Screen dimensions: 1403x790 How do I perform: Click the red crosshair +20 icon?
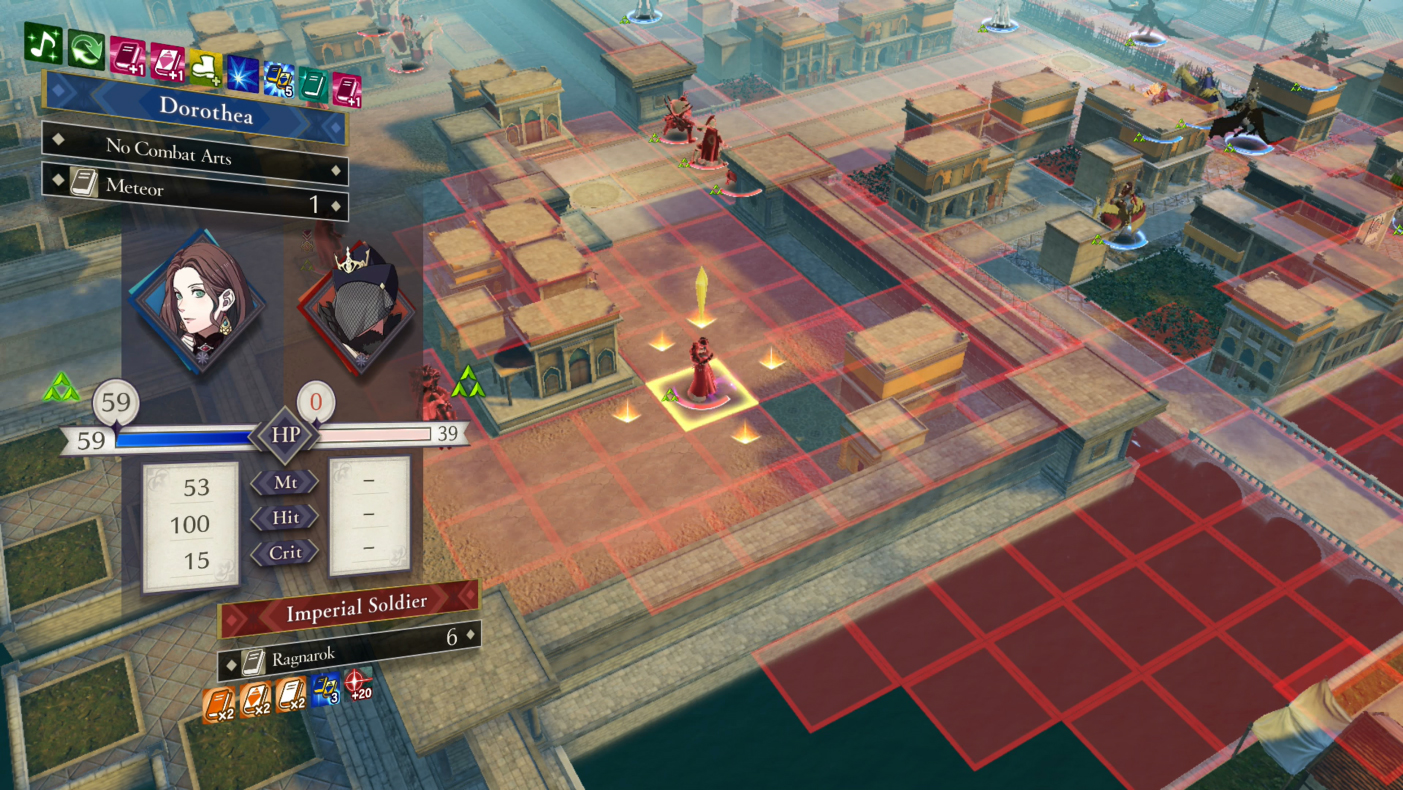pos(358,684)
